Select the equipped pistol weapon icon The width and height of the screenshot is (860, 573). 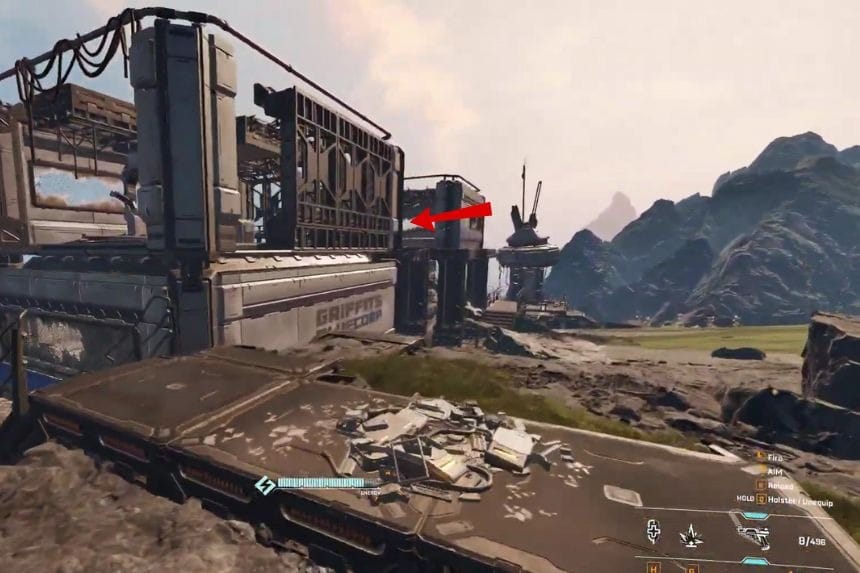pos(752,536)
